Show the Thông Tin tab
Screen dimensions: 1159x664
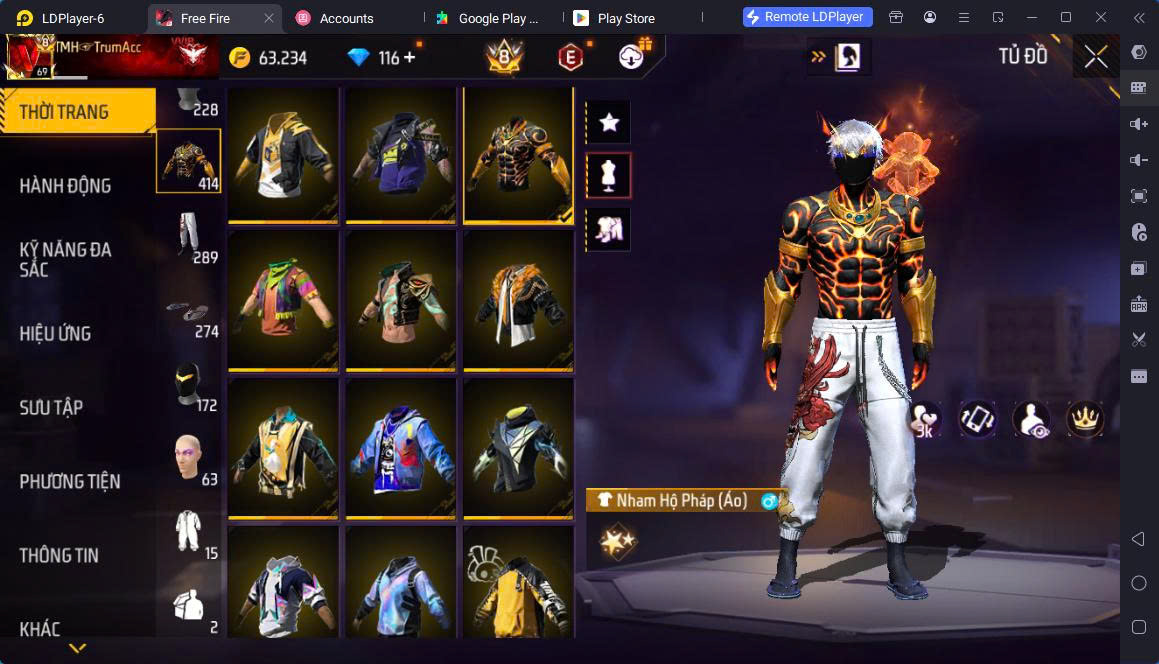[x=59, y=555]
